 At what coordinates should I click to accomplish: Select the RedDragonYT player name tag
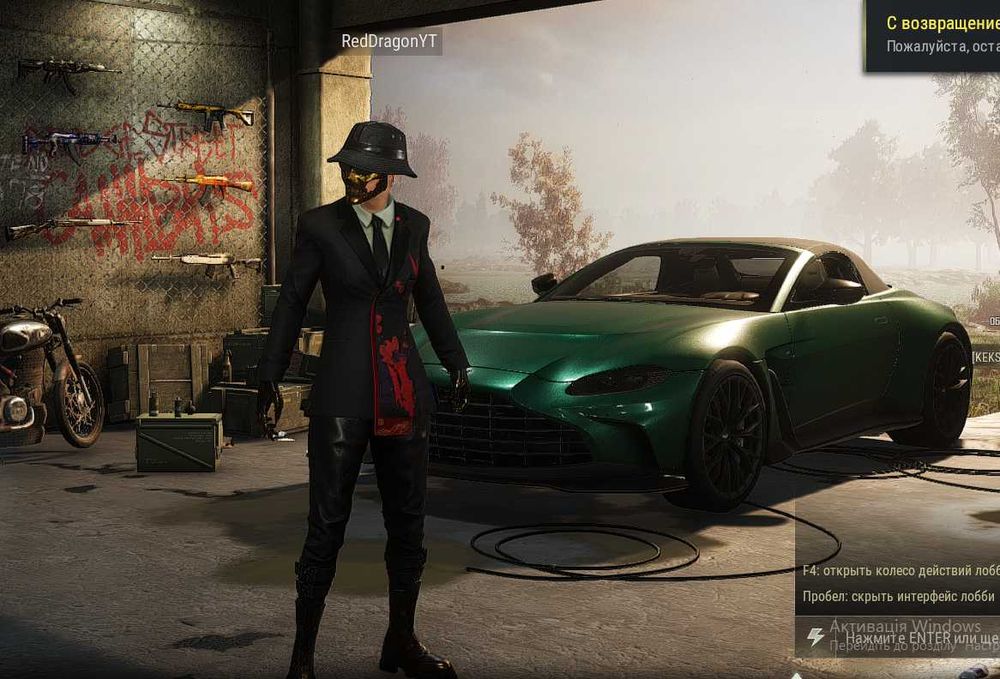[389, 42]
